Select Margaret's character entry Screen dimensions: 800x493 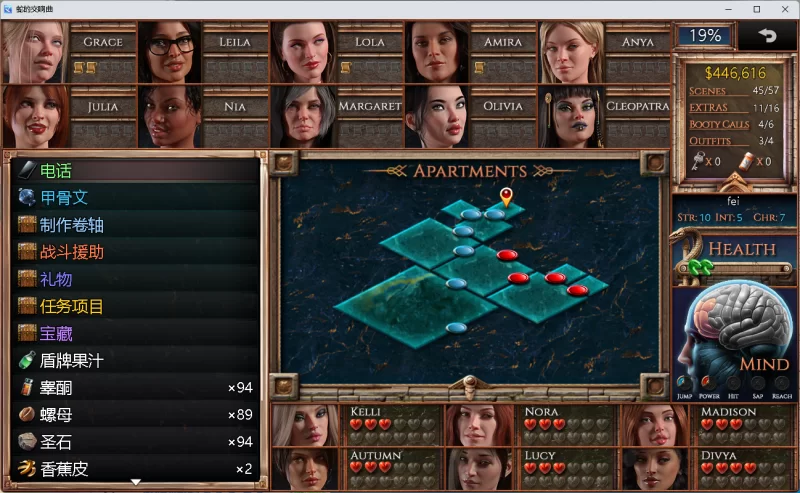click(x=304, y=116)
